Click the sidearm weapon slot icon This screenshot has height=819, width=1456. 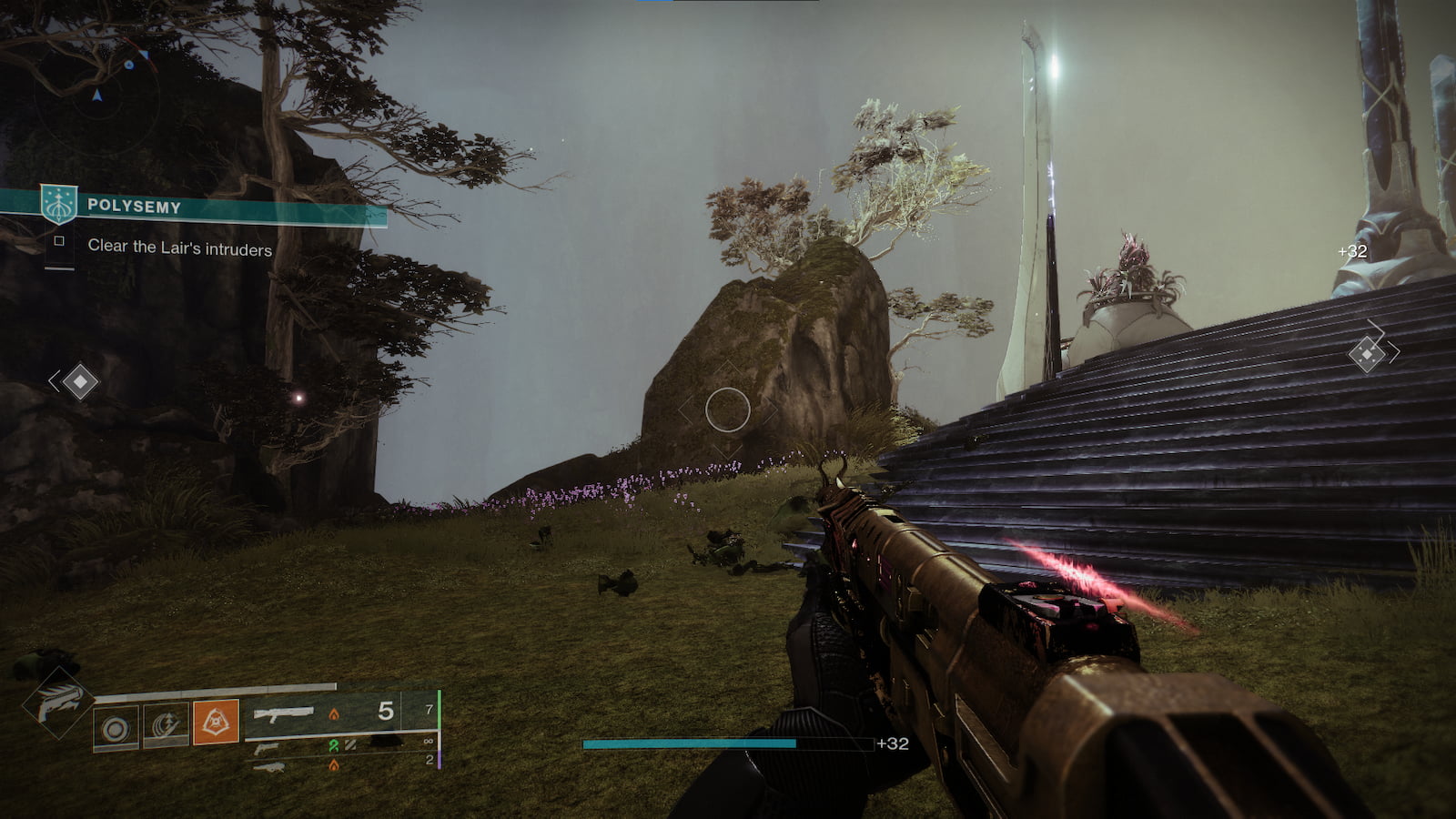[267, 748]
